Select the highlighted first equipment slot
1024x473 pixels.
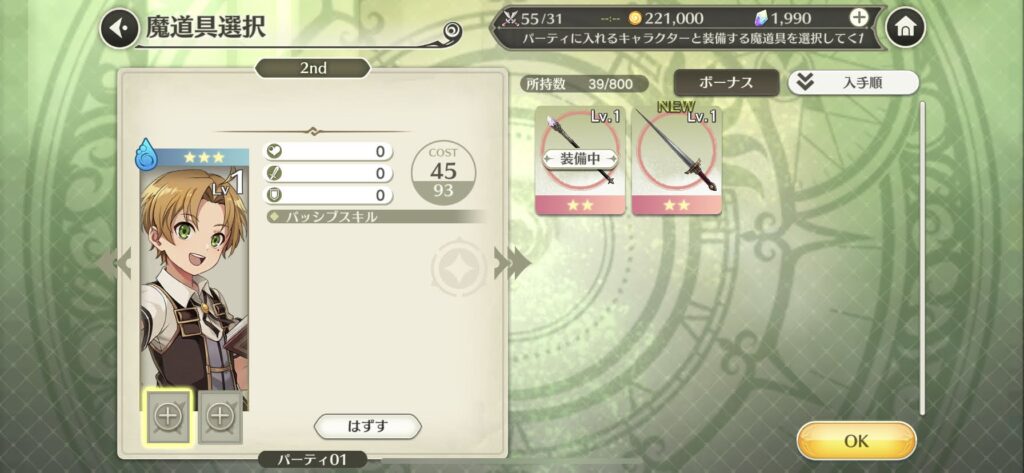pyautogui.click(x=167, y=416)
